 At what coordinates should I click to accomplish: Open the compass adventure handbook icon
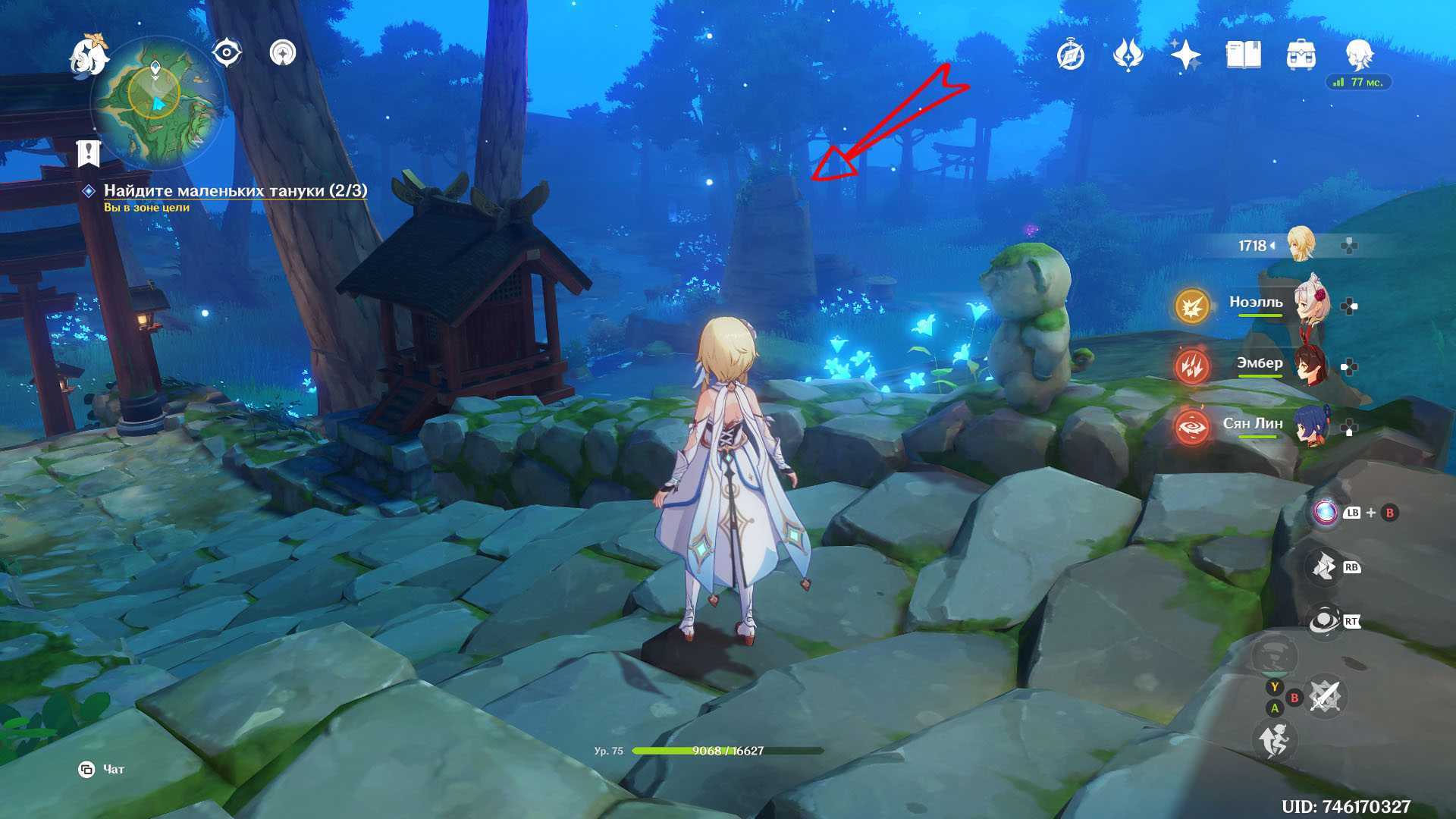pyautogui.click(x=1071, y=55)
